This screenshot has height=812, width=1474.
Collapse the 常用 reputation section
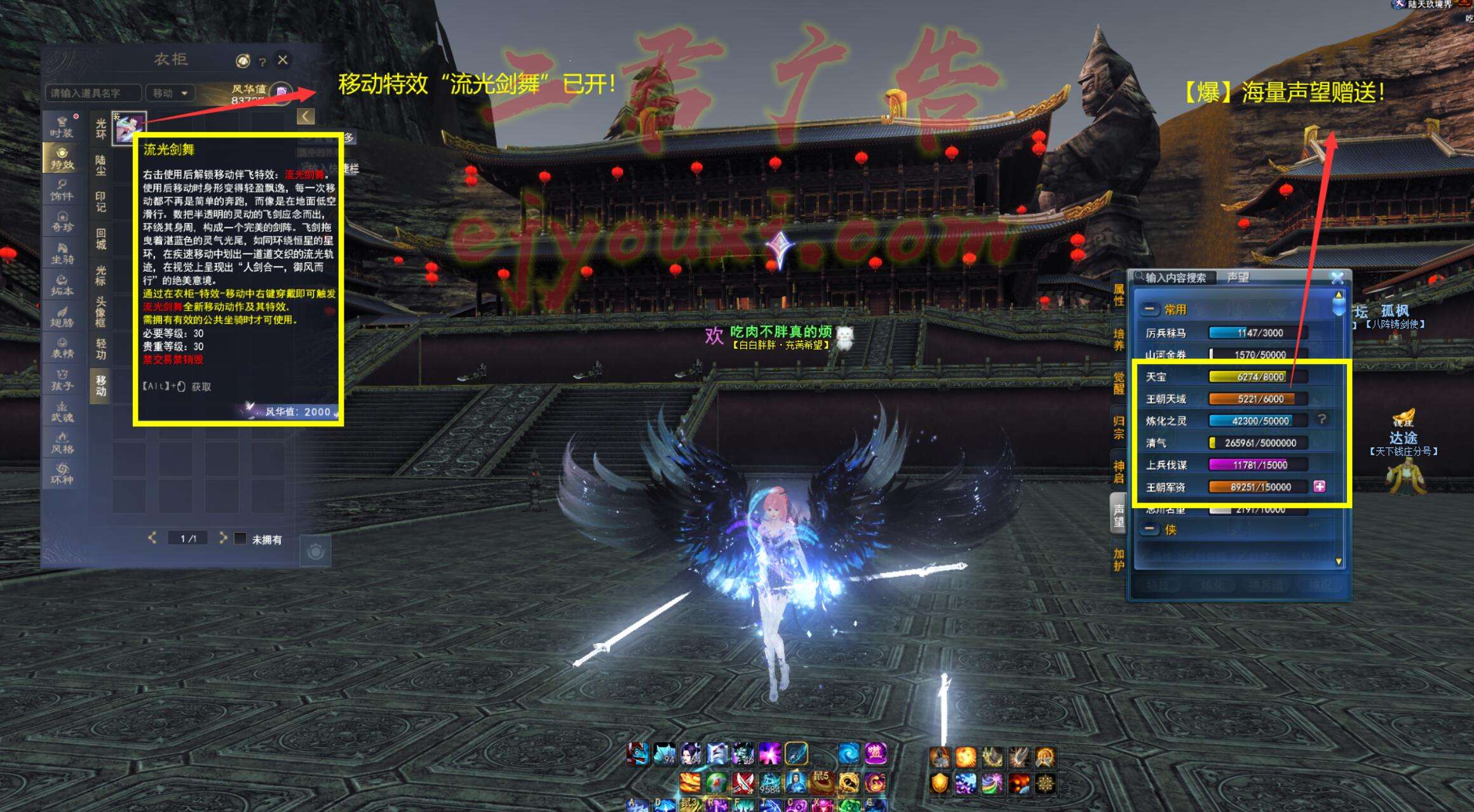point(1149,309)
